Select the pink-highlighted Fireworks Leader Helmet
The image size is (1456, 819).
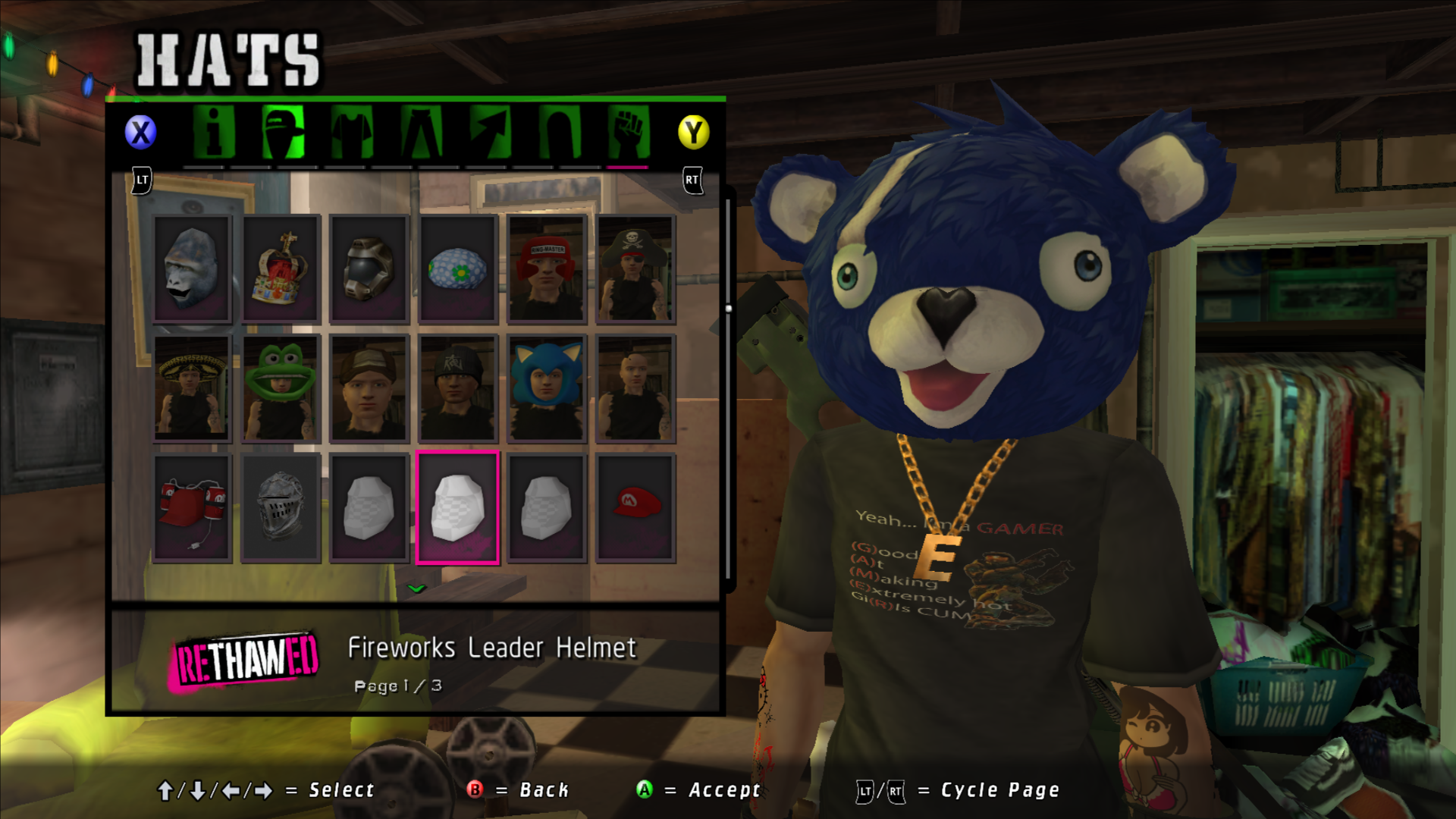tap(458, 508)
